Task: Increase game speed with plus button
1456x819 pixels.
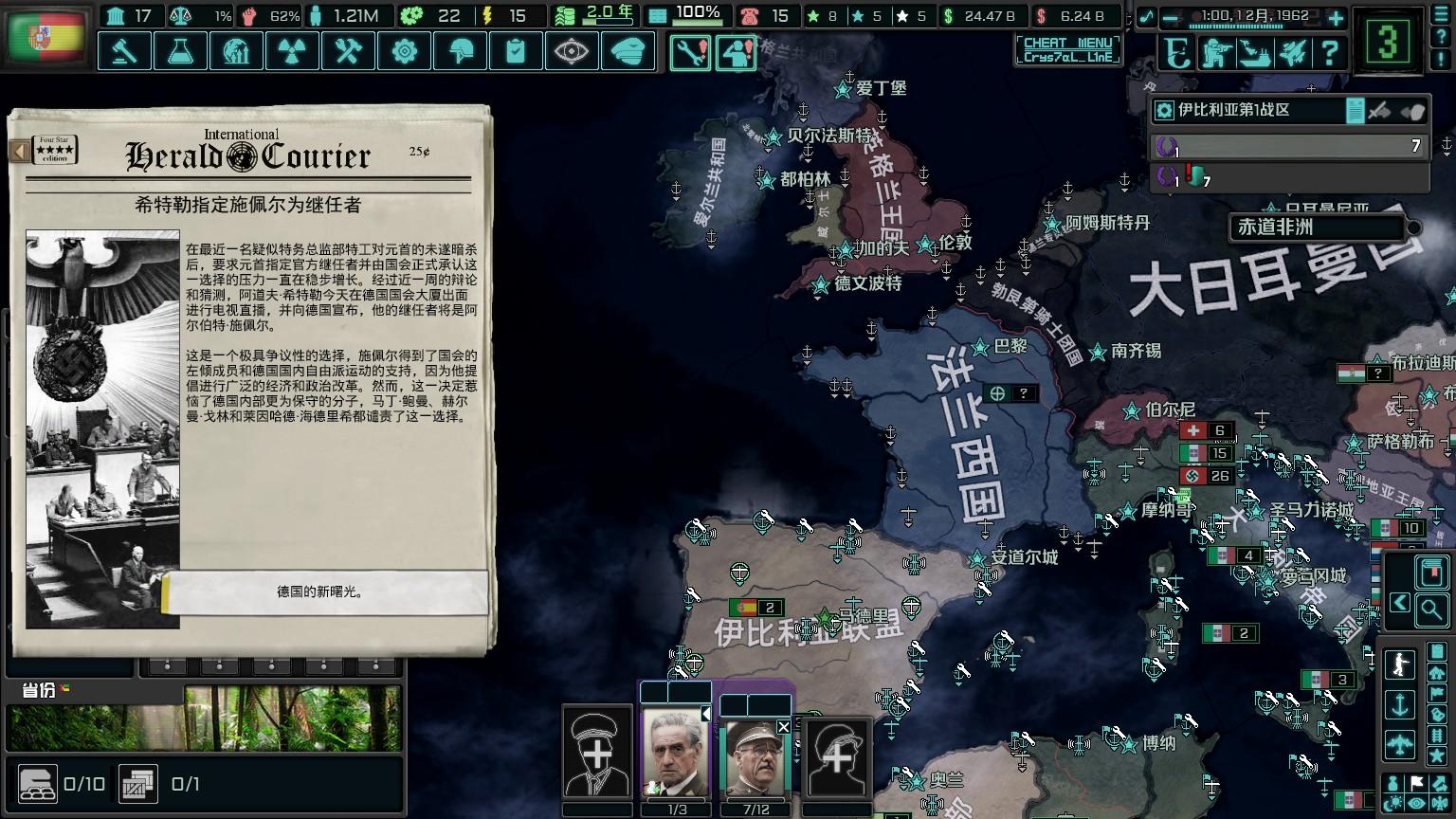Action: 1336,18
